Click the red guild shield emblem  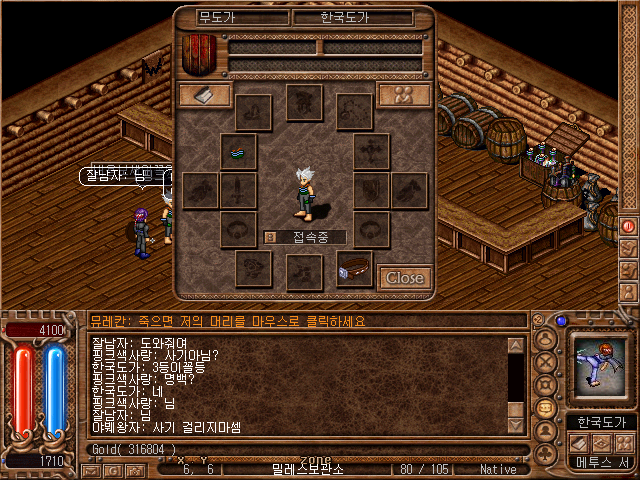click(x=198, y=54)
